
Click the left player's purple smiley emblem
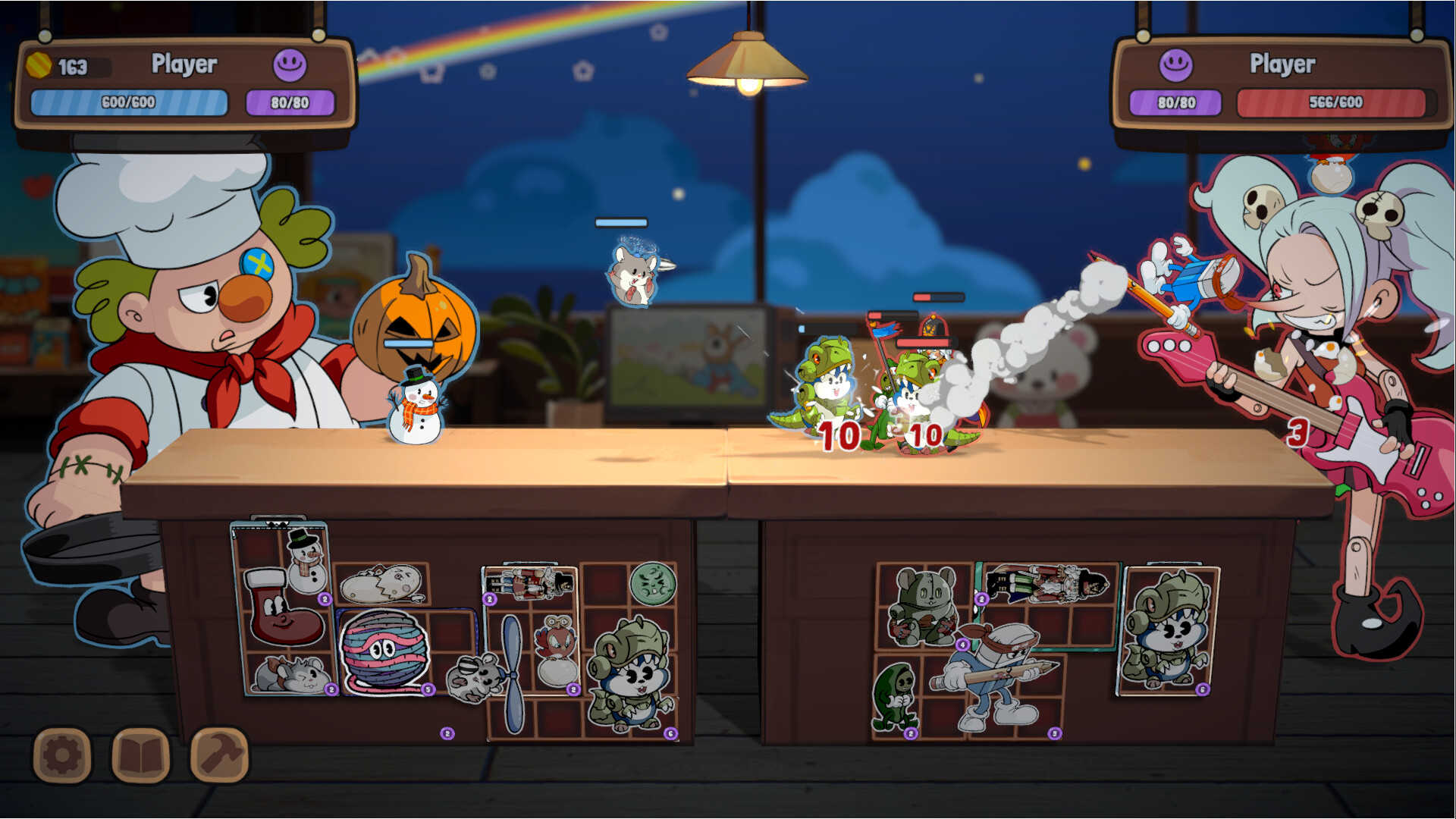click(290, 66)
